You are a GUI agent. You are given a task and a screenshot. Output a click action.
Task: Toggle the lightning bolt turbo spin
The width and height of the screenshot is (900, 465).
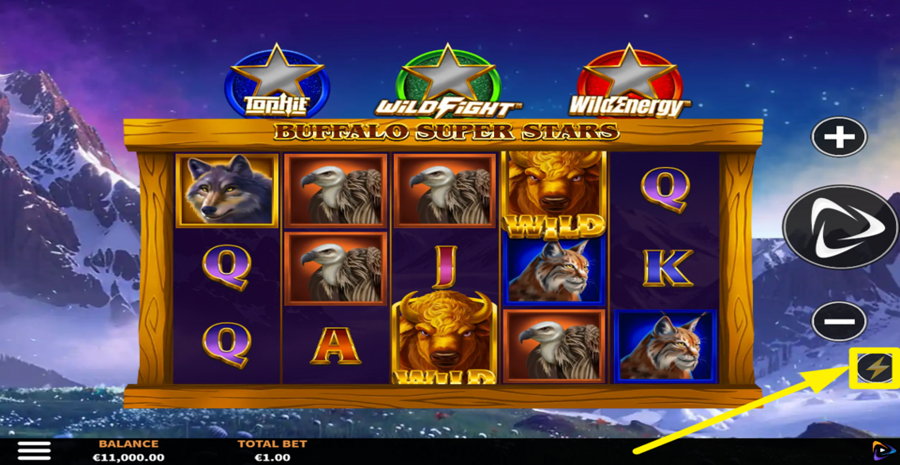pos(874,369)
